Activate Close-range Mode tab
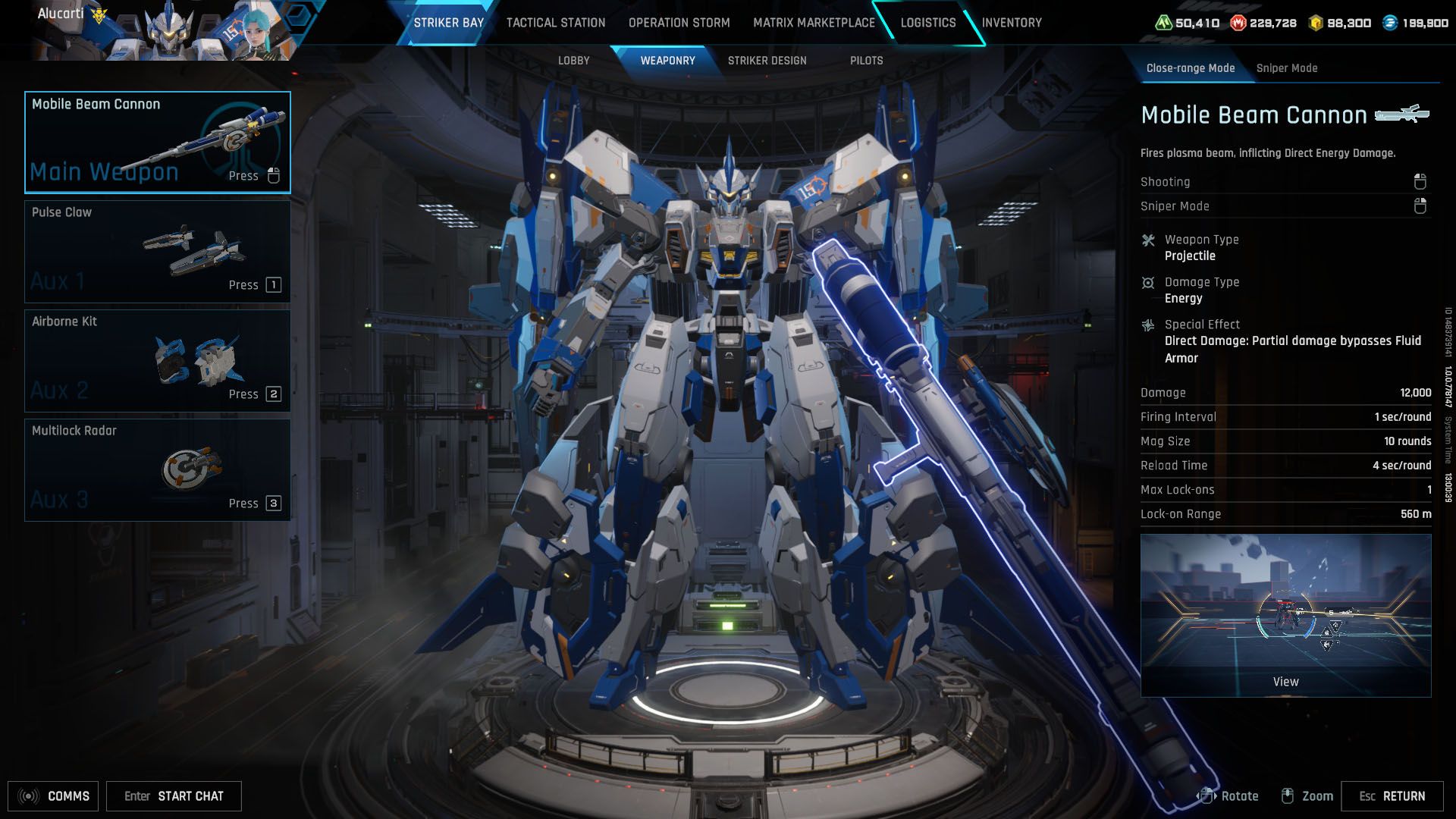This screenshot has width=1456, height=819. 1191,67
